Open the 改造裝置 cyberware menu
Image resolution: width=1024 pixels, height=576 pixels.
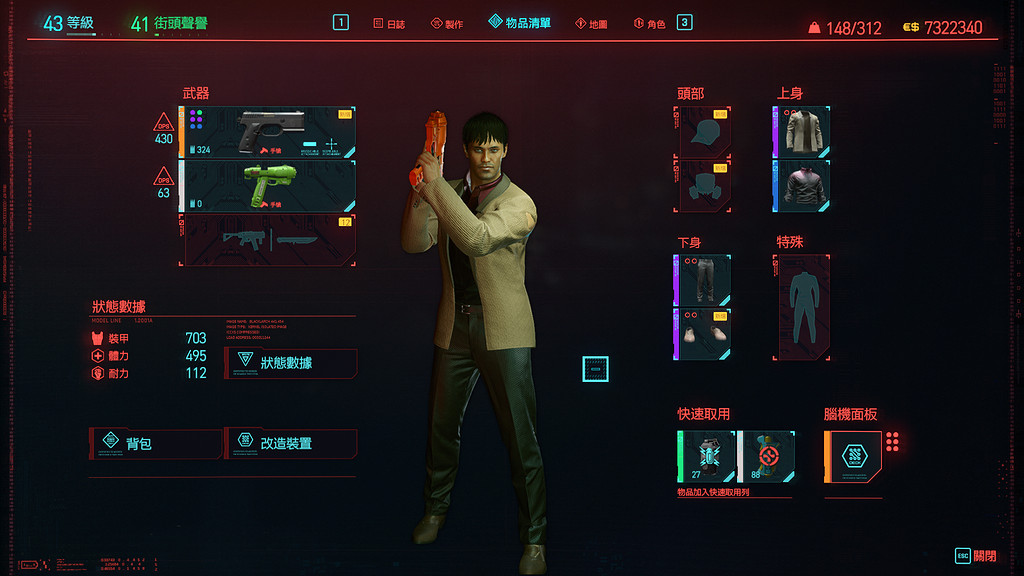click(290, 443)
